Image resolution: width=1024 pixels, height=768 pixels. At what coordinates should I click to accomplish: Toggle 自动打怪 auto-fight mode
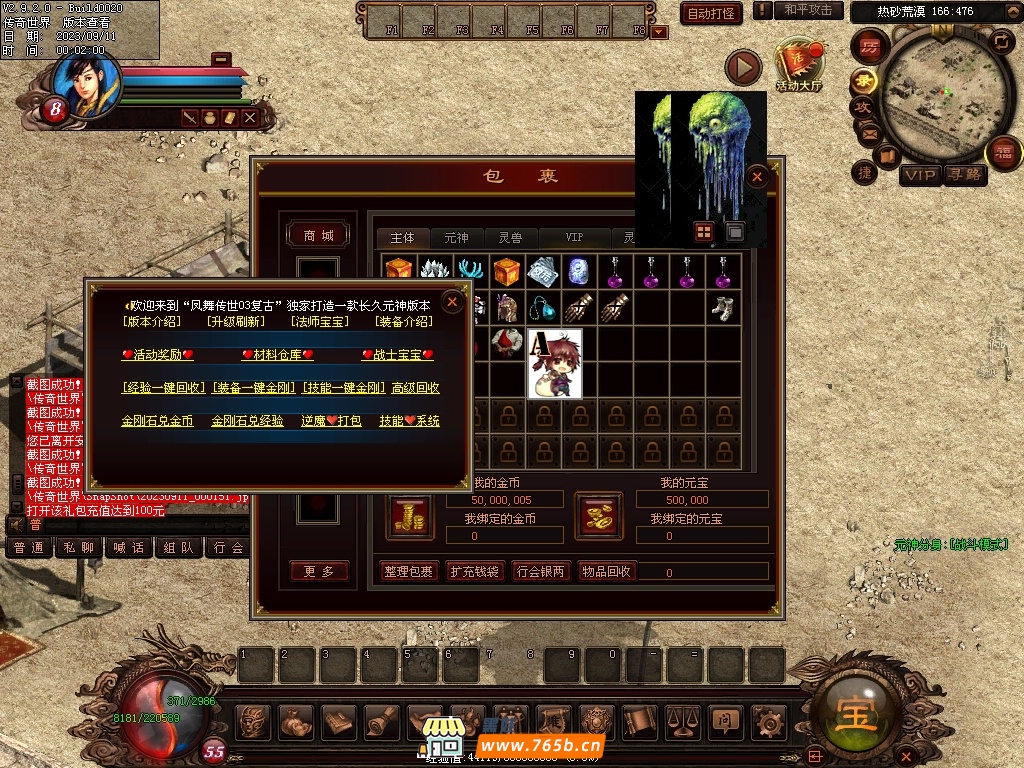711,13
